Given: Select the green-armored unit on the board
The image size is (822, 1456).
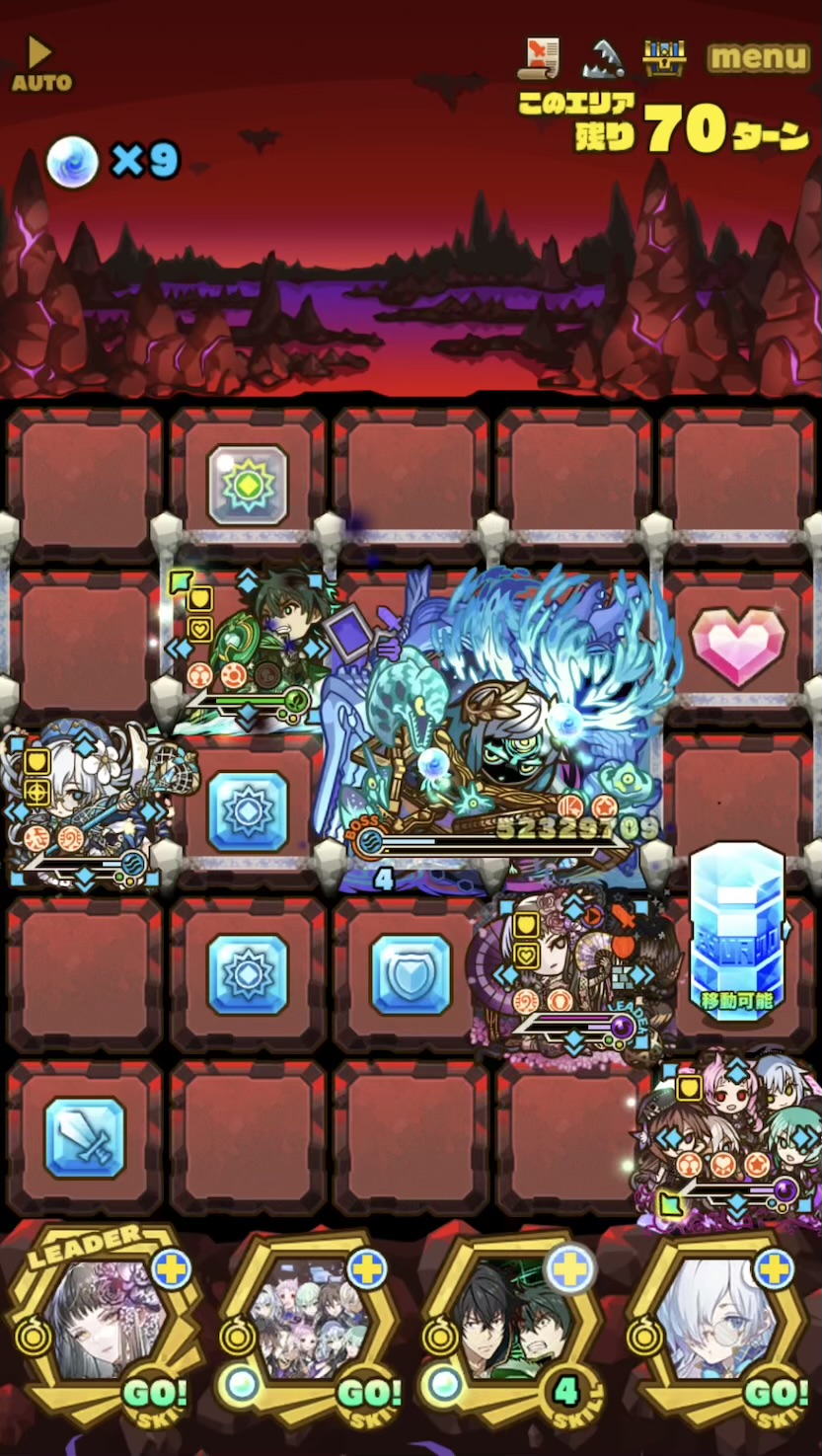Looking at the screenshot, I should tap(252, 647).
